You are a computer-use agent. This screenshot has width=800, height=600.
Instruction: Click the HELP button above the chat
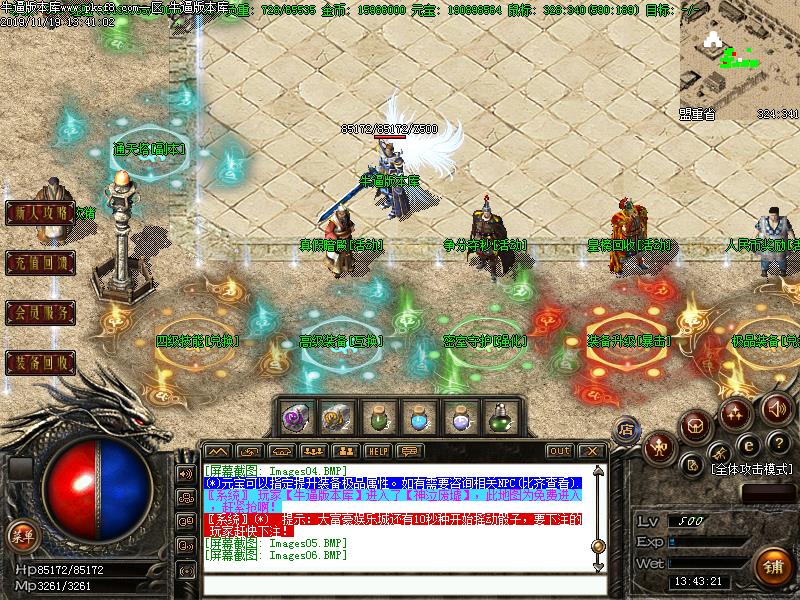[x=377, y=451]
